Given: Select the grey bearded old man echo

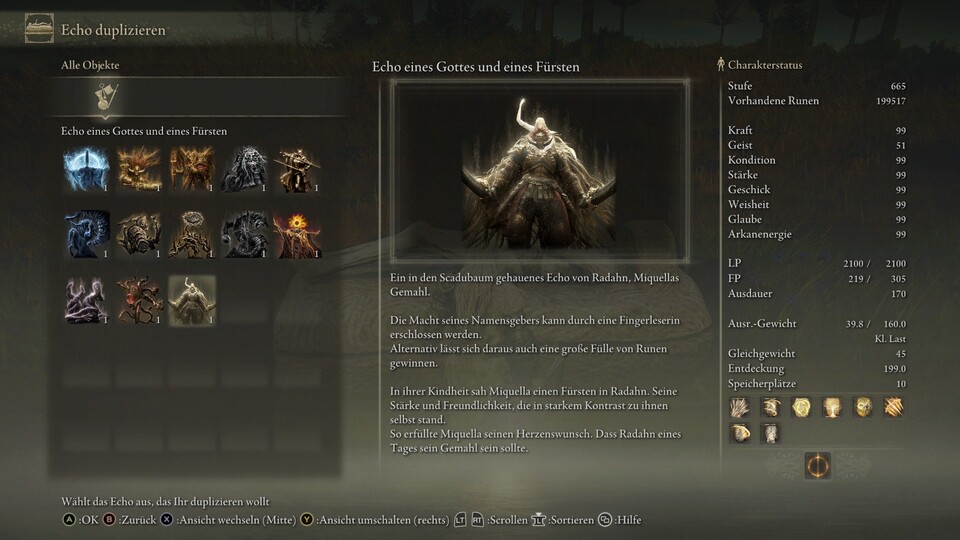Looking at the screenshot, I should coord(243,169).
